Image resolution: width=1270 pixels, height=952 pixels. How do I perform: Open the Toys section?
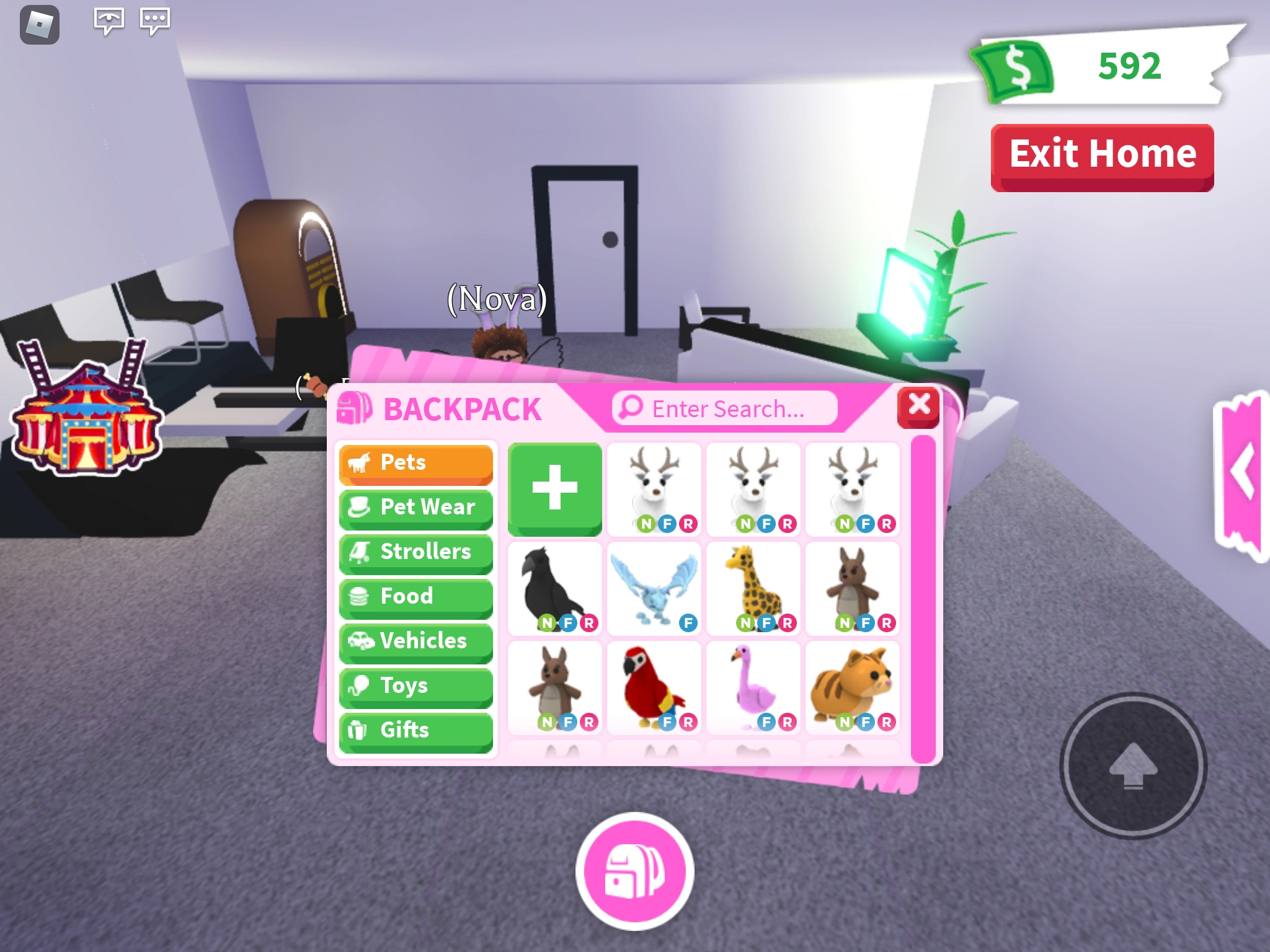415,686
